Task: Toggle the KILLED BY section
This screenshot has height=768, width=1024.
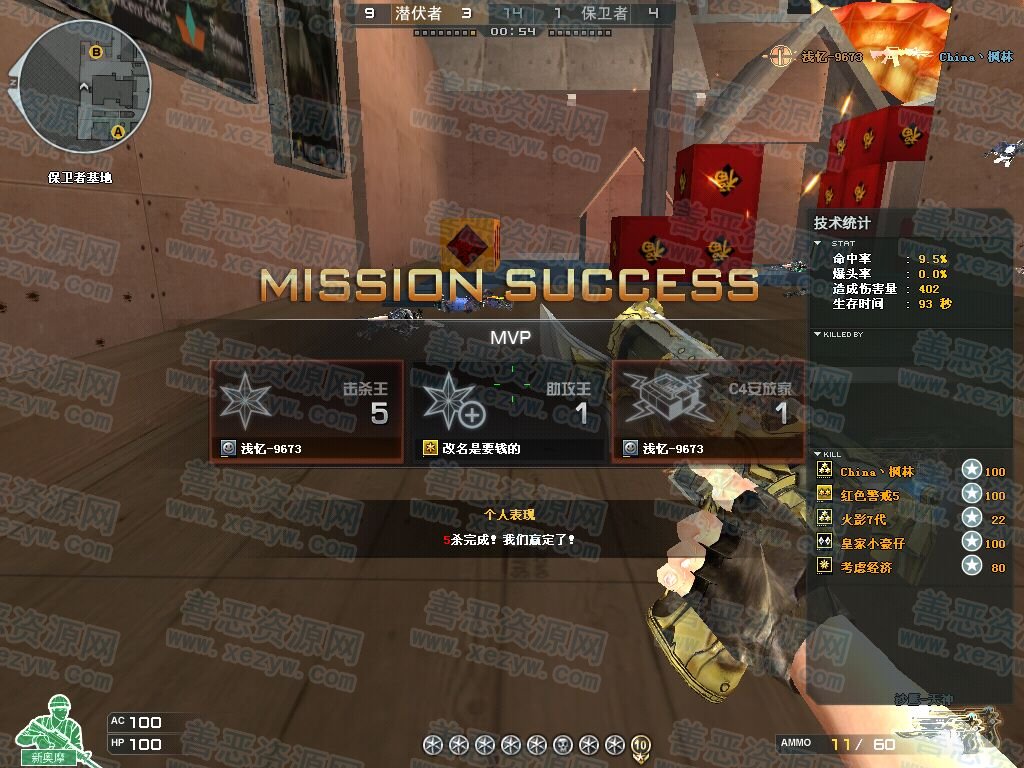Action: click(x=818, y=334)
